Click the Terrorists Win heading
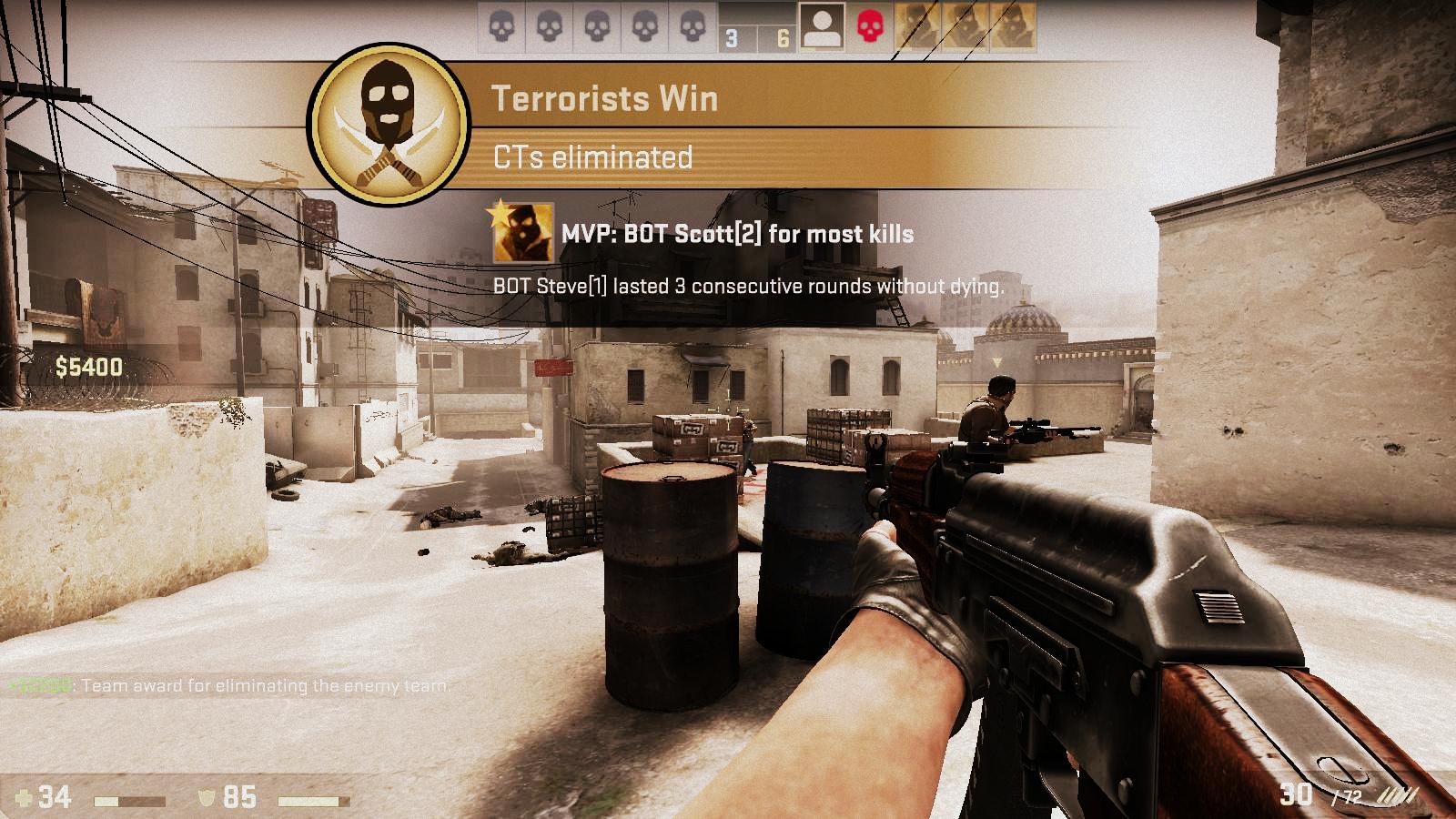Image resolution: width=1456 pixels, height=819 pixels. pyautogui.click(x=605, y=98)
